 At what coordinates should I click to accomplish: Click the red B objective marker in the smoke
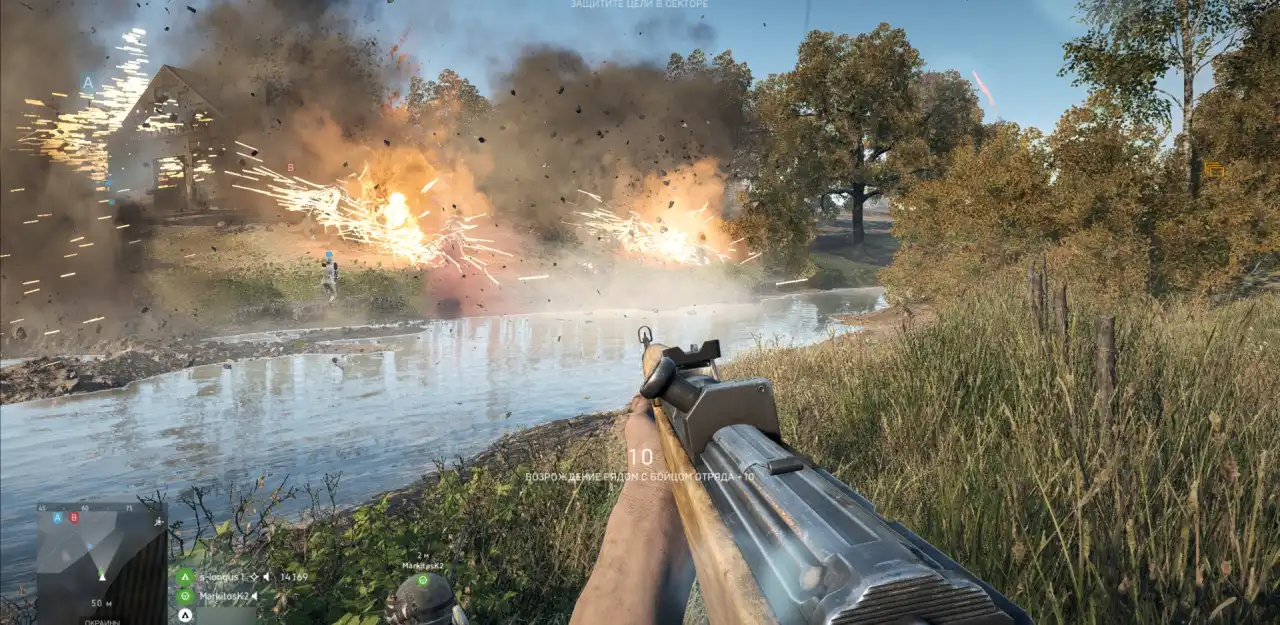pos(291,168)
